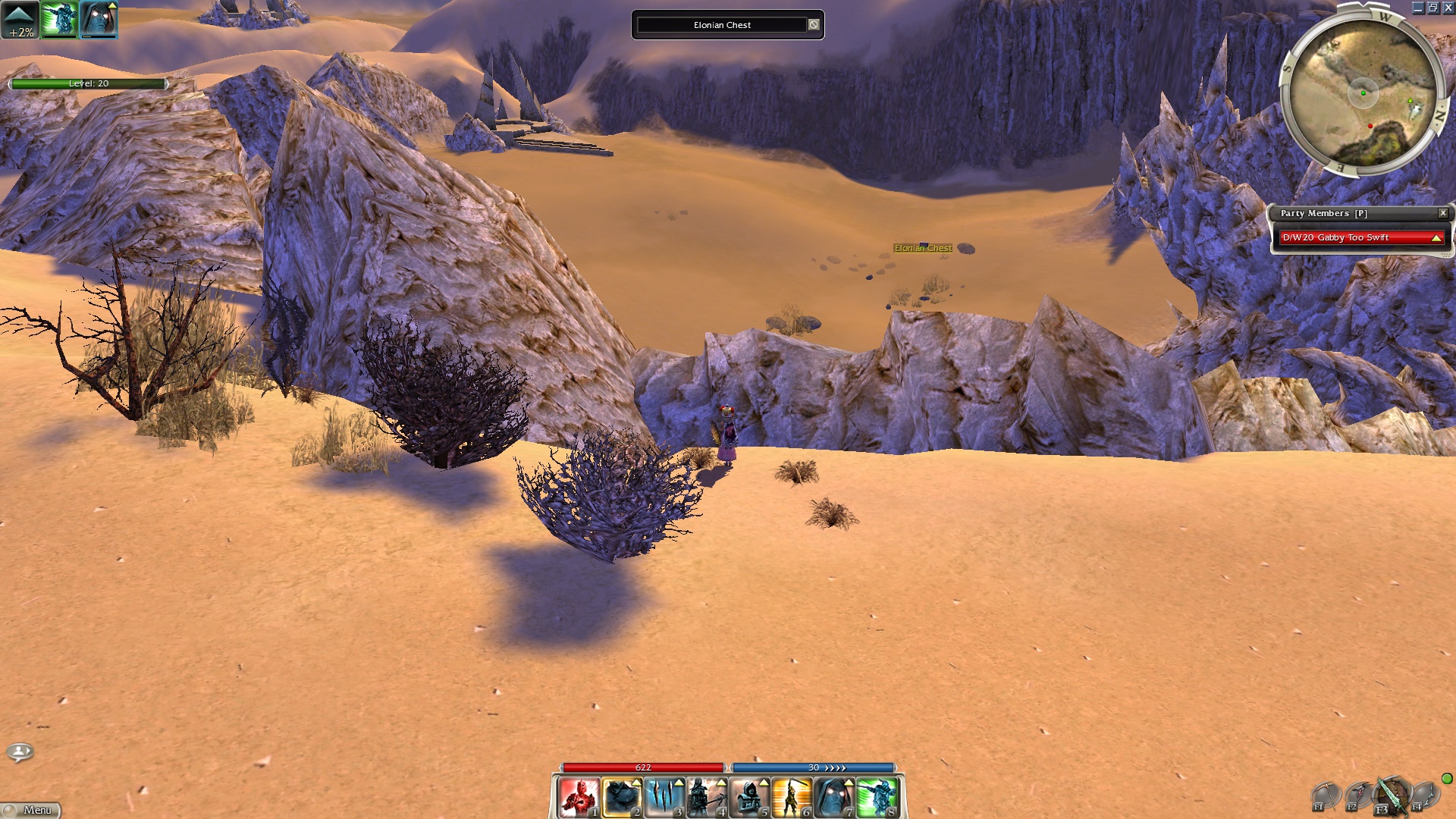The width and height of the screenshot is (1456, 819).
Task: Trigger the scythe-wielding figure skill in slot 4
Action: click(x=707, y=798)
